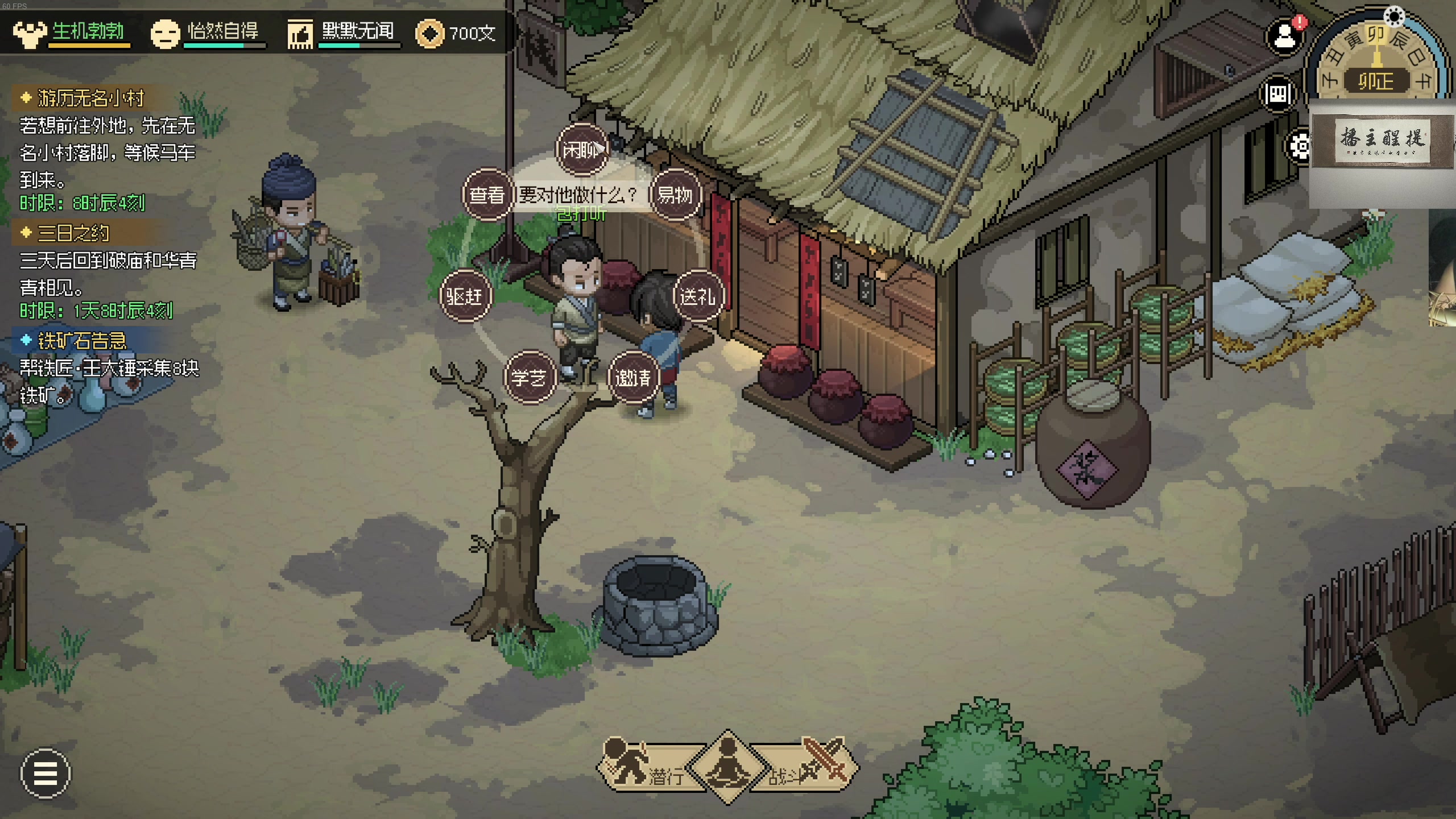Choose the 驱赶 (drive away) option
Screen dimensions: 1456x819
465,296
